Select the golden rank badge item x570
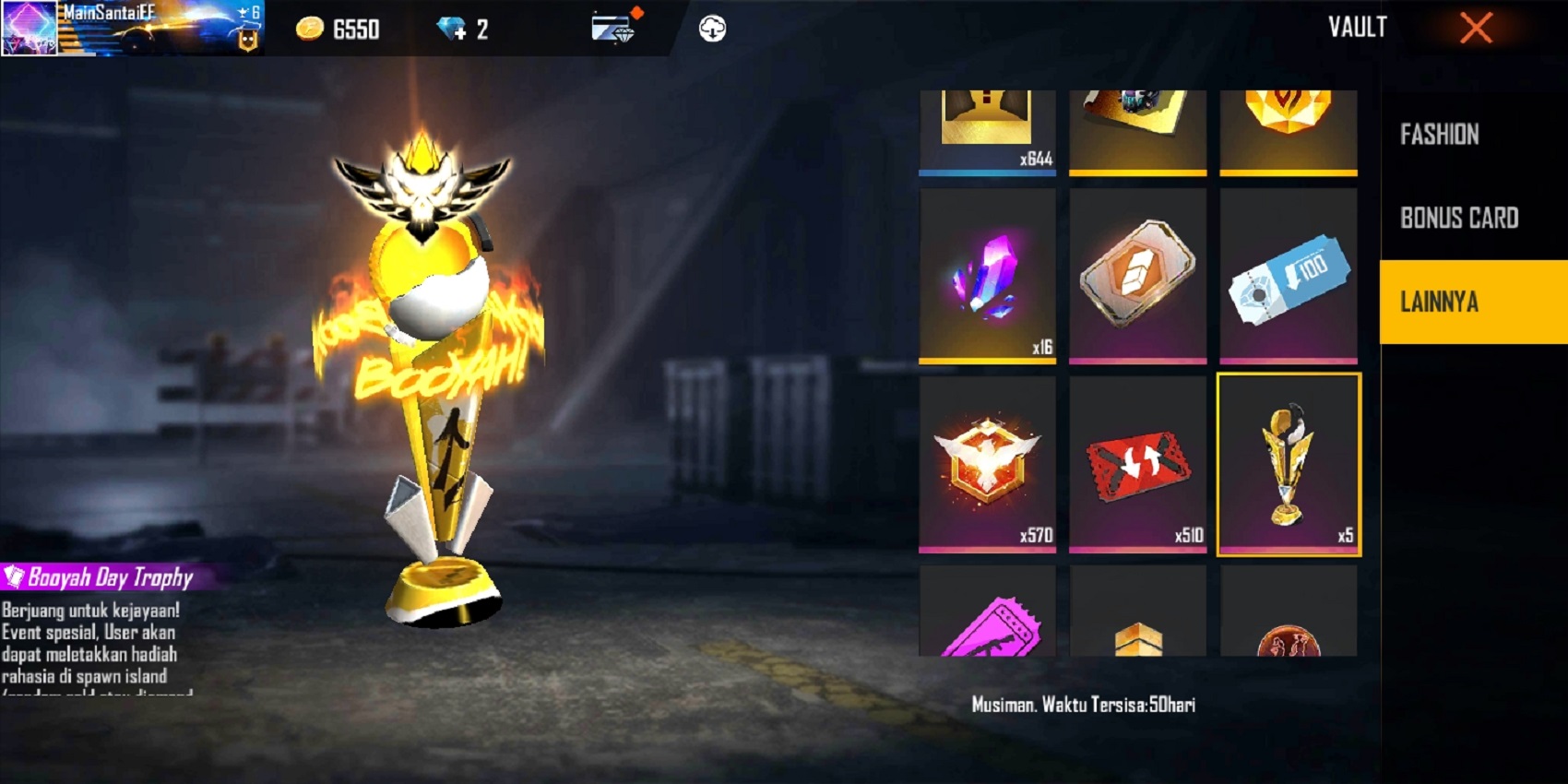1568x784 pixels. tap(987, 461)
